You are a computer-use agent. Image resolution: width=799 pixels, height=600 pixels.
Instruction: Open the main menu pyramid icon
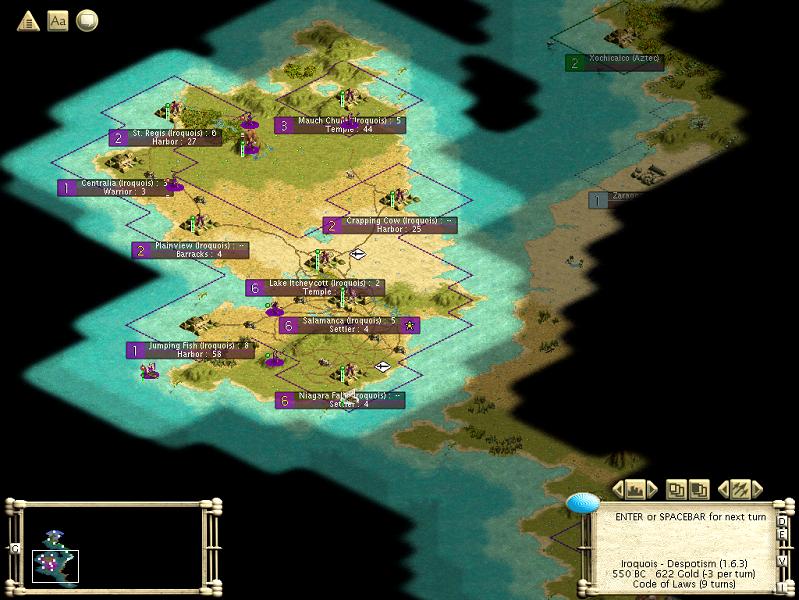tap(28, 20)
